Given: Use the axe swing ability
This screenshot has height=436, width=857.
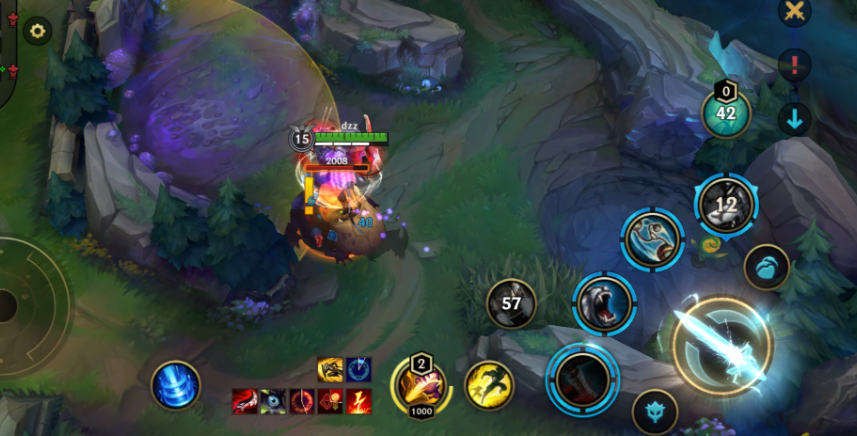Looking at the screenshot, I should (652, 238).
